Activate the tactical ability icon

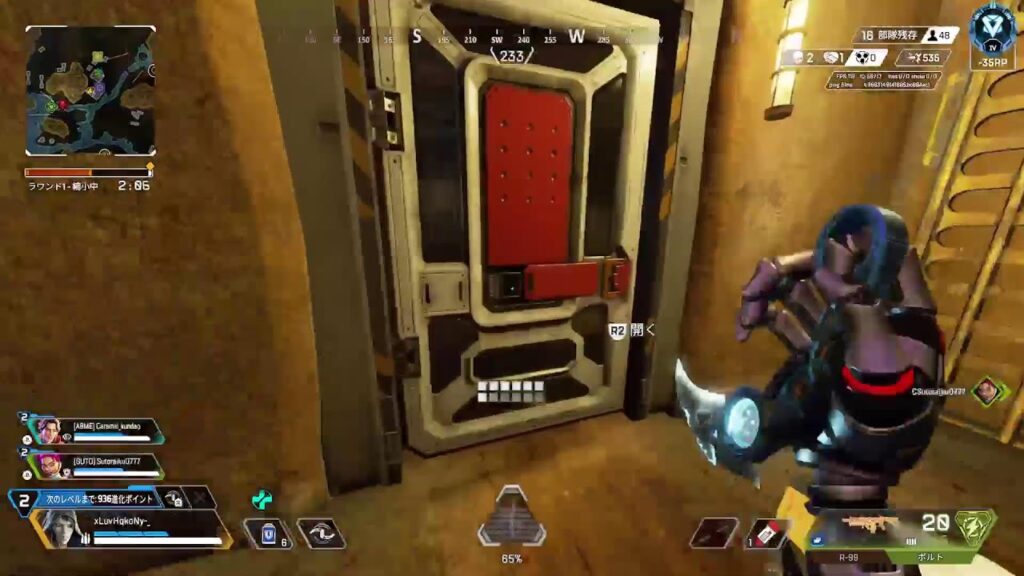click(320, 534)
